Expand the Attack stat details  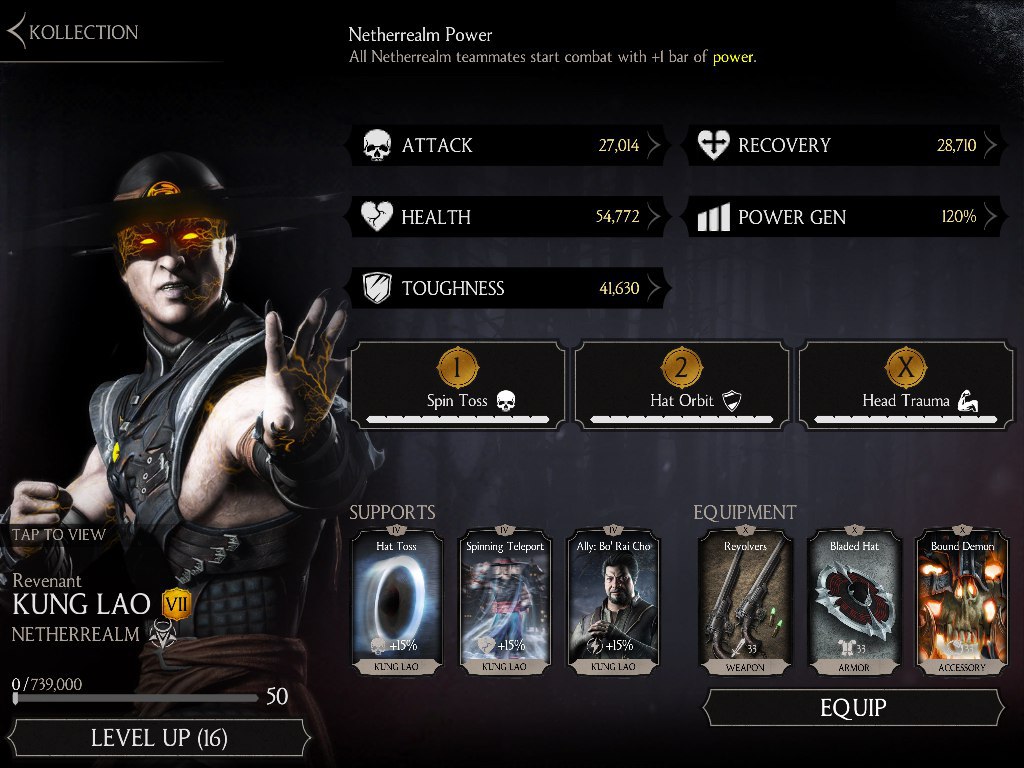(510, 146)
